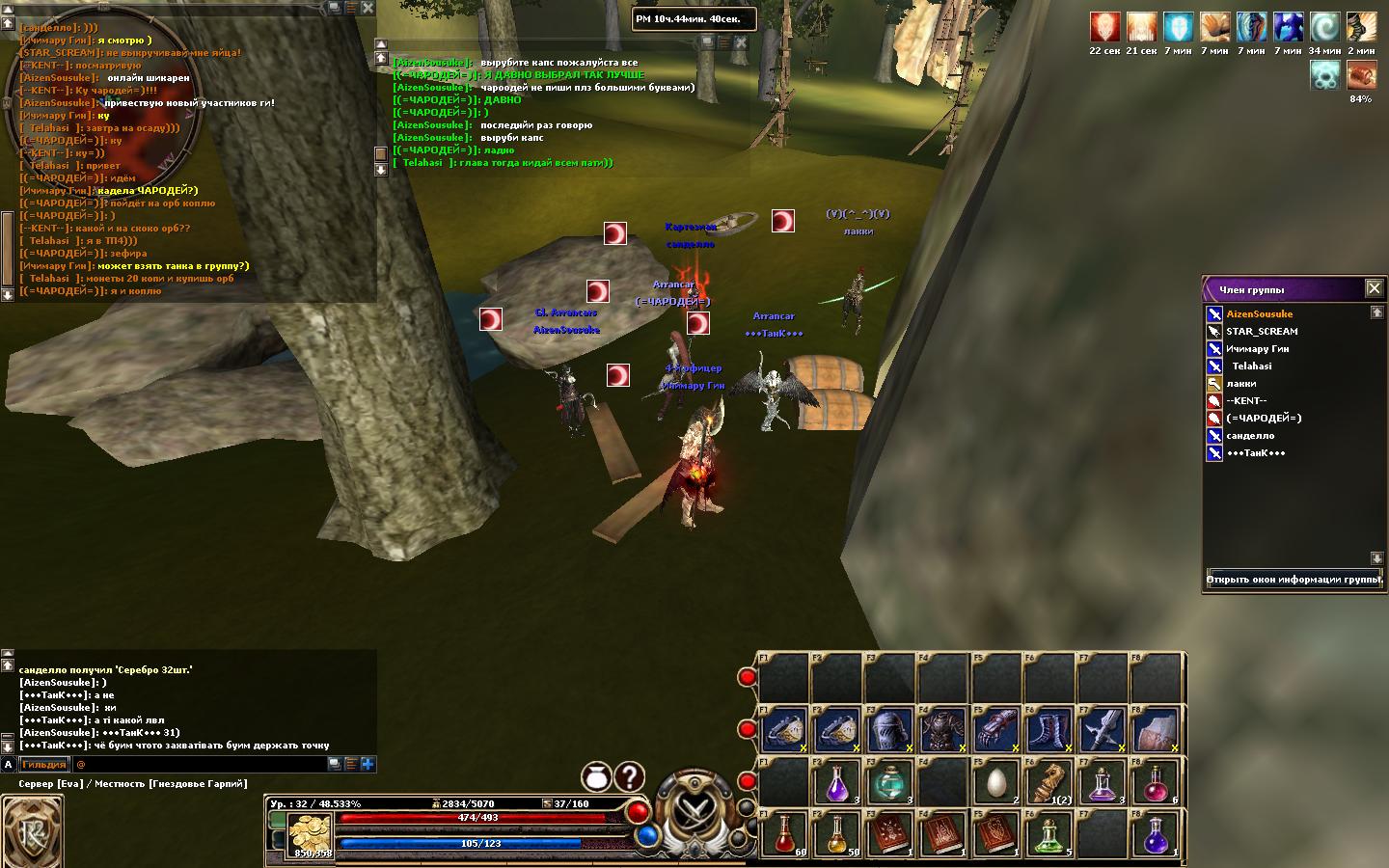Open the group information window button

pyautogui.click(x=1294, y=580)
